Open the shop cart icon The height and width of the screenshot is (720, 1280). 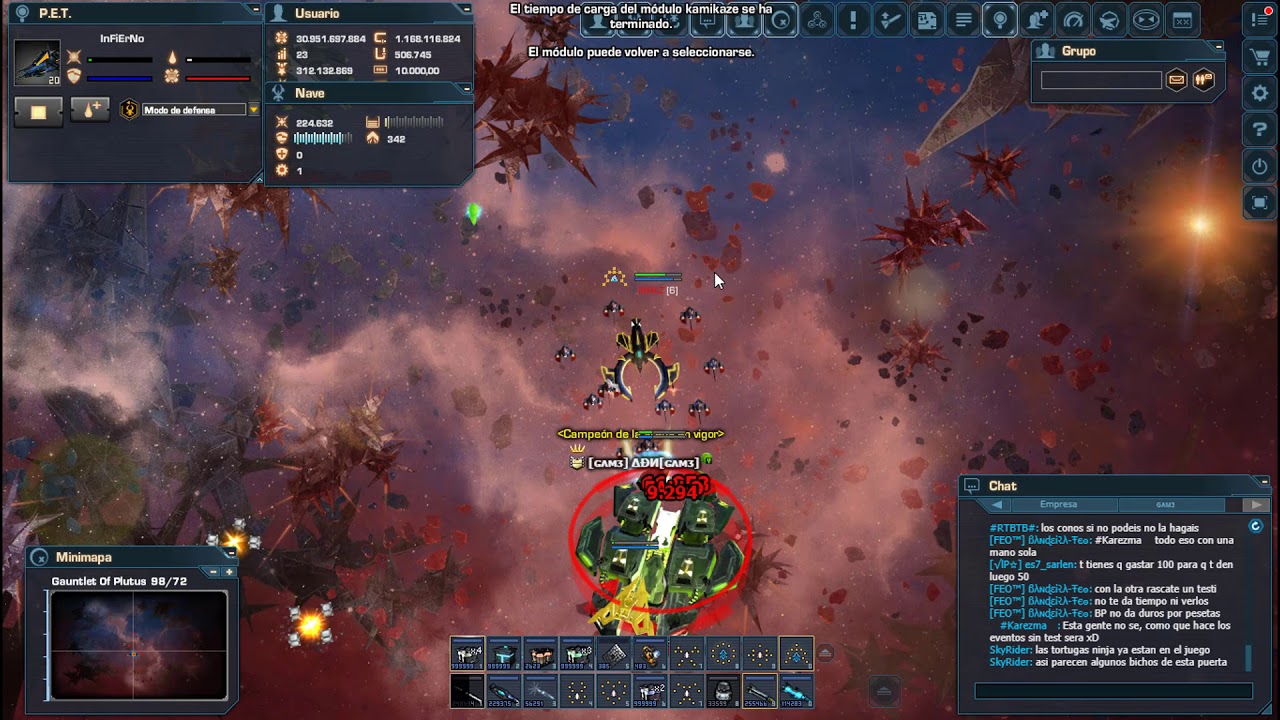pos(1259,57)
